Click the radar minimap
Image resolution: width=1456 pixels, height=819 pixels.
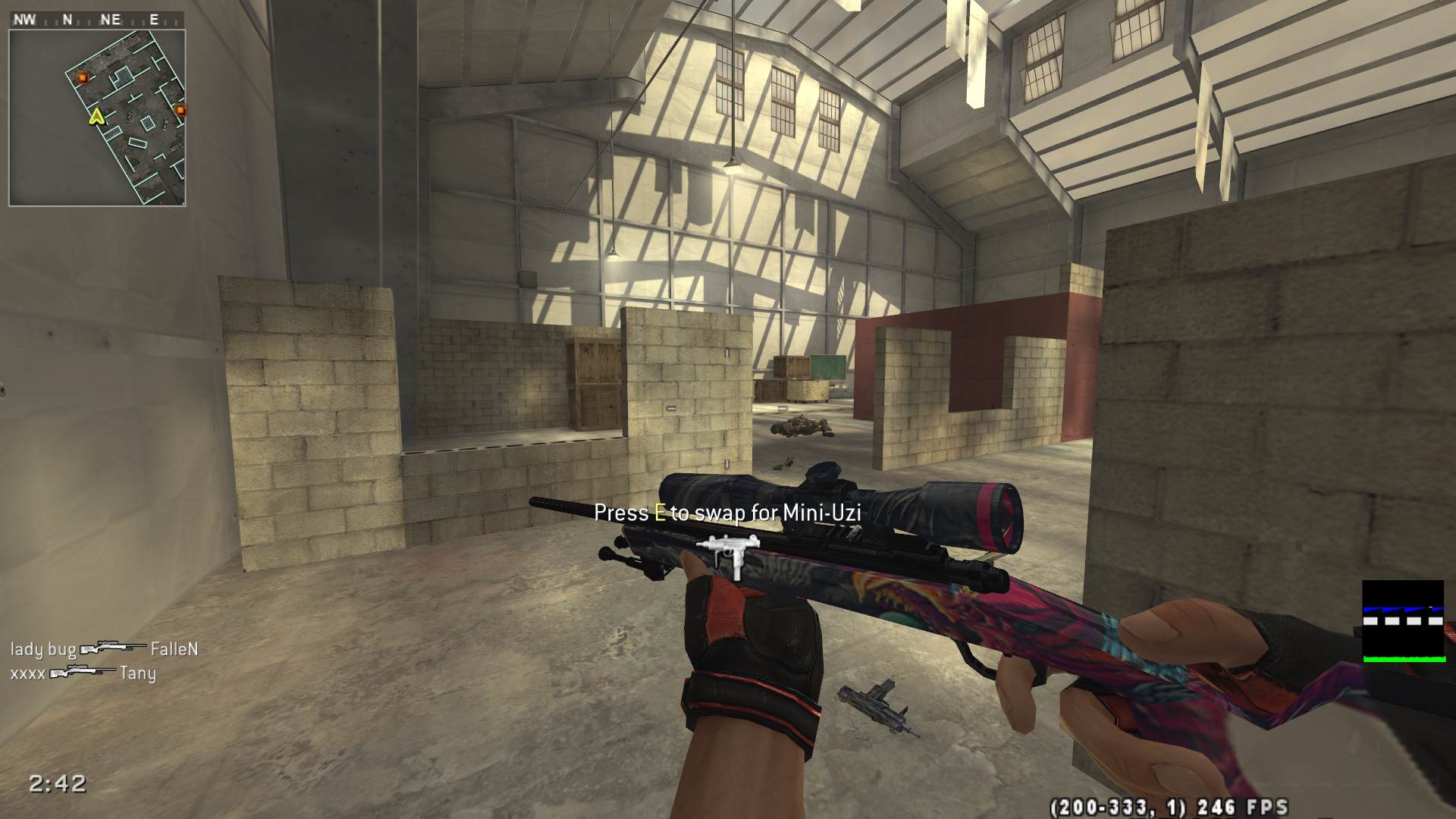97,118
